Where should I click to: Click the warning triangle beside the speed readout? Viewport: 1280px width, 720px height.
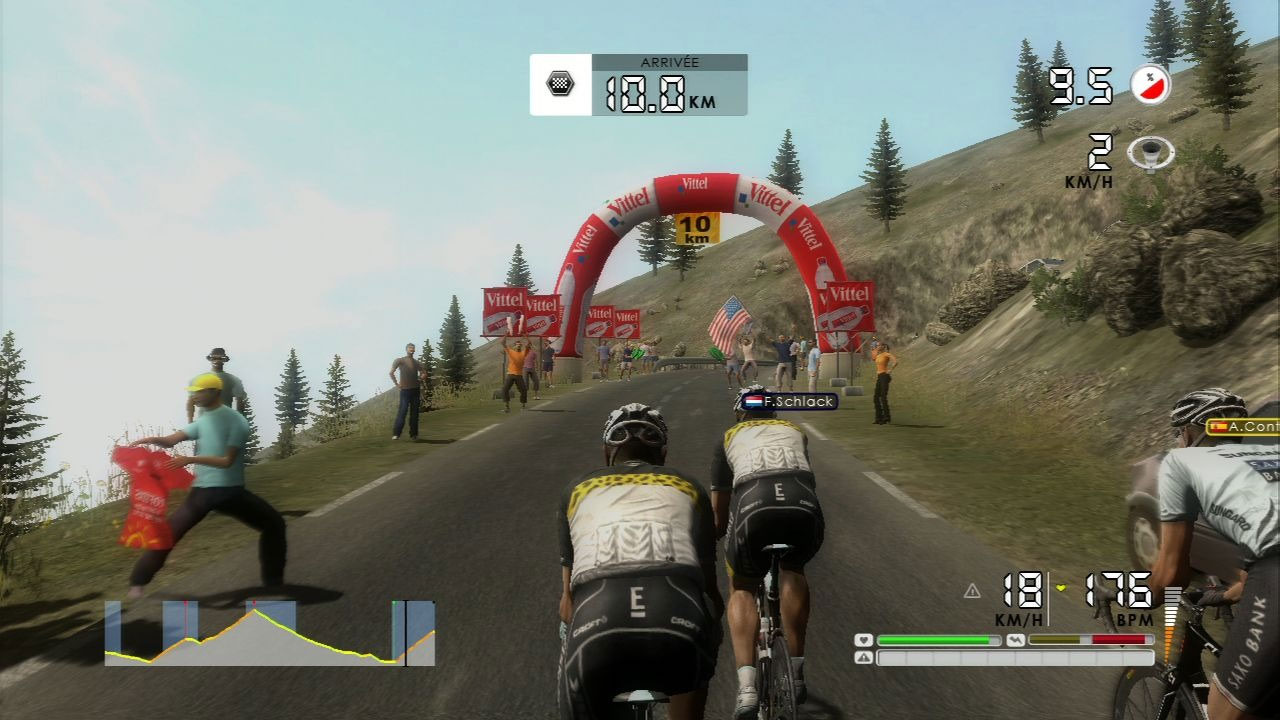(972, 592)
